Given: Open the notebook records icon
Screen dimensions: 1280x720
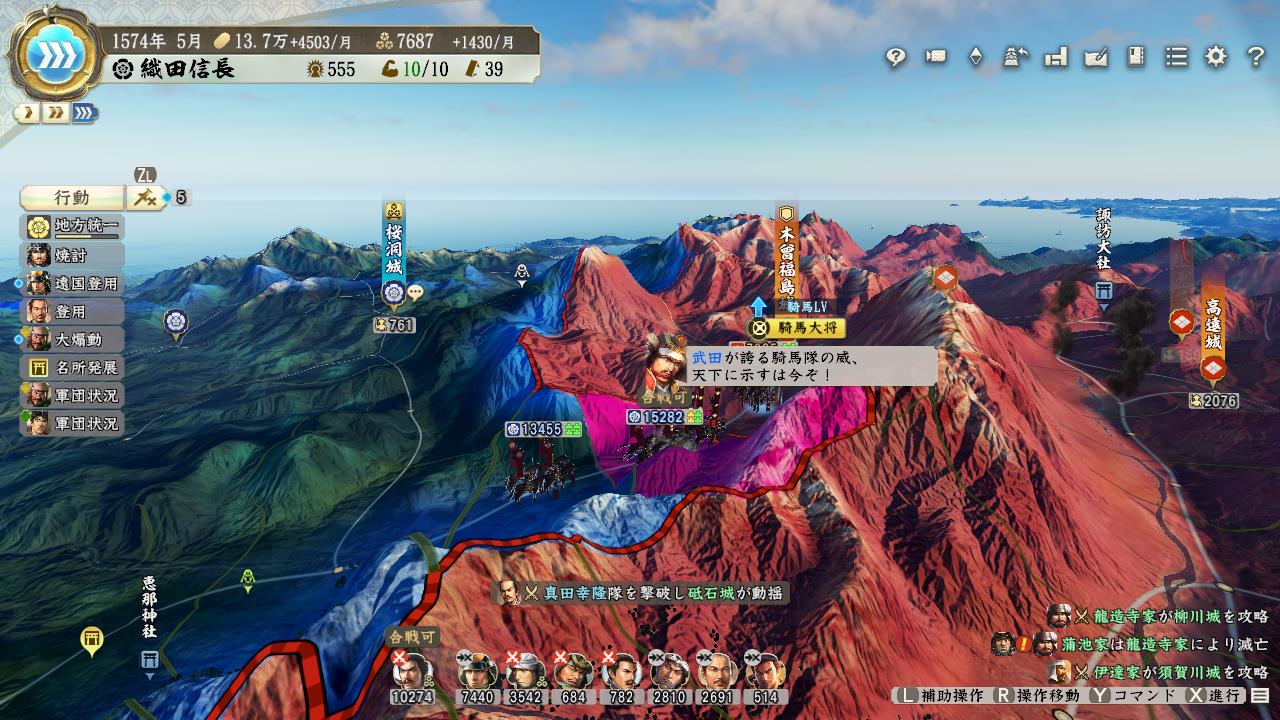Looking at the screenshot, I should coord(1136,57).
